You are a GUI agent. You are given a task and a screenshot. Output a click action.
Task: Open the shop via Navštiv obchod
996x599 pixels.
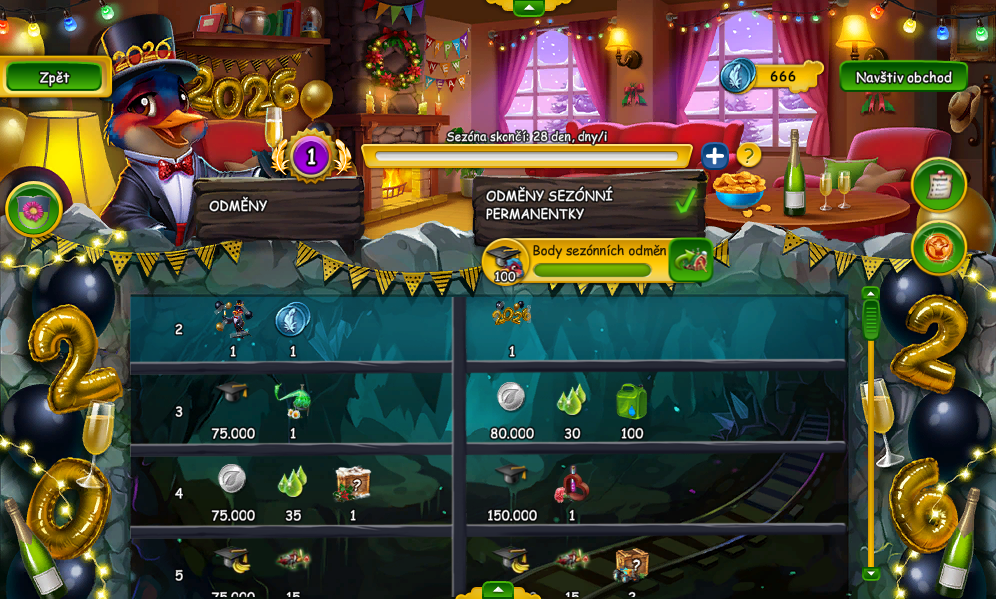pos(903,77)
